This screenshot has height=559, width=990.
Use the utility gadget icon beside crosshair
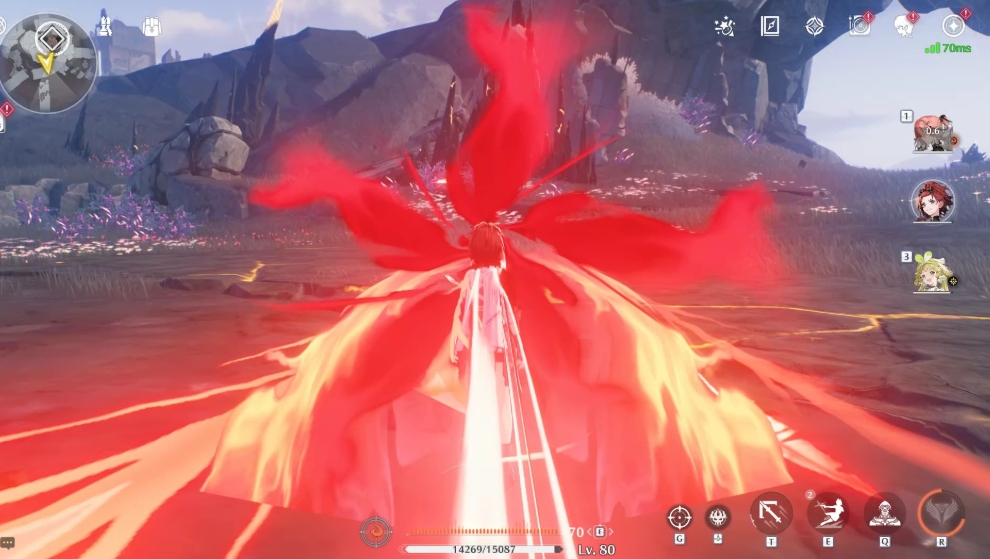(x=718, y=517)
